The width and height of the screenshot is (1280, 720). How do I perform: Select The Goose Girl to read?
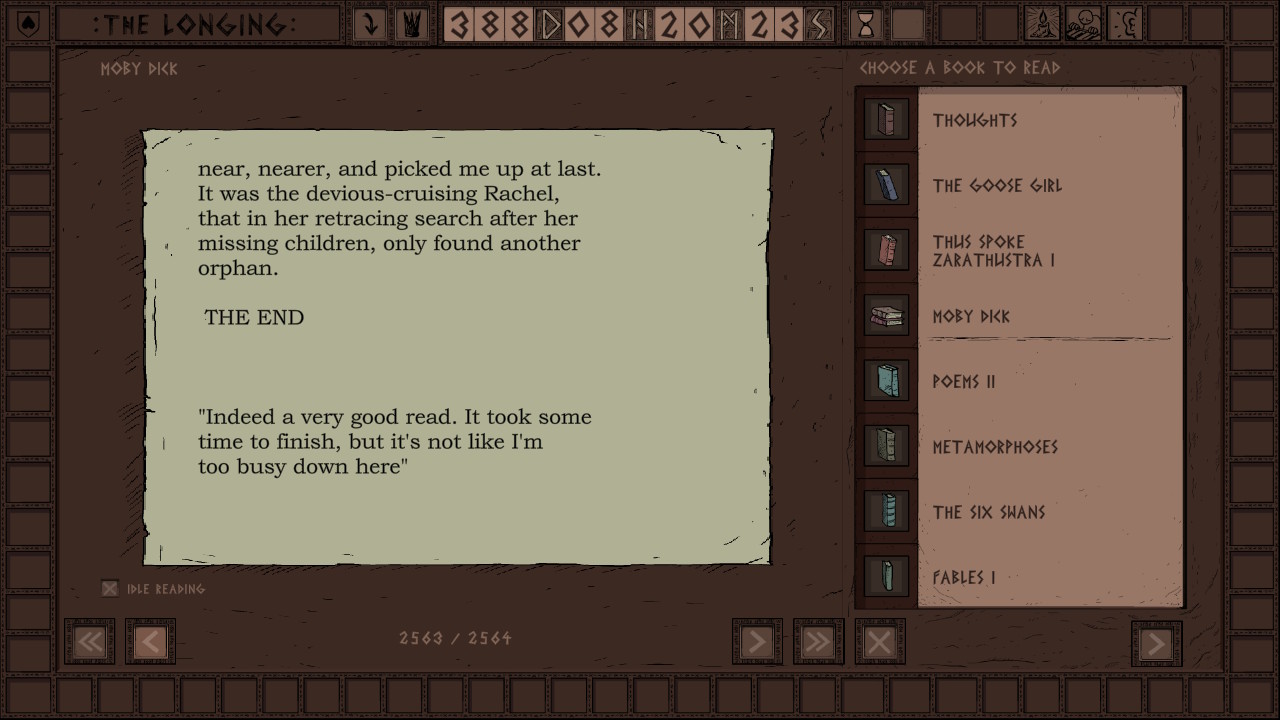(997, 186)
